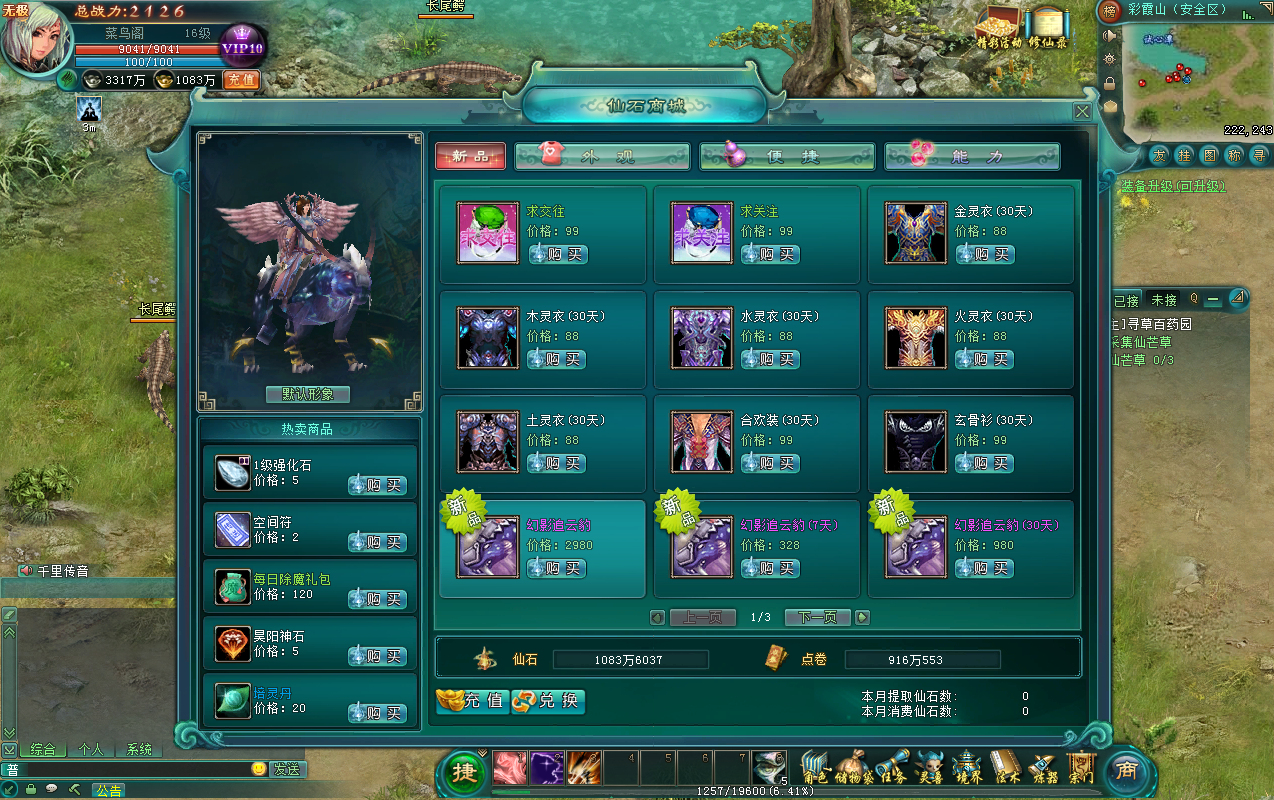Switch to the 外观 appearance tab
1274x800 pixels.
tap(602, 156)
